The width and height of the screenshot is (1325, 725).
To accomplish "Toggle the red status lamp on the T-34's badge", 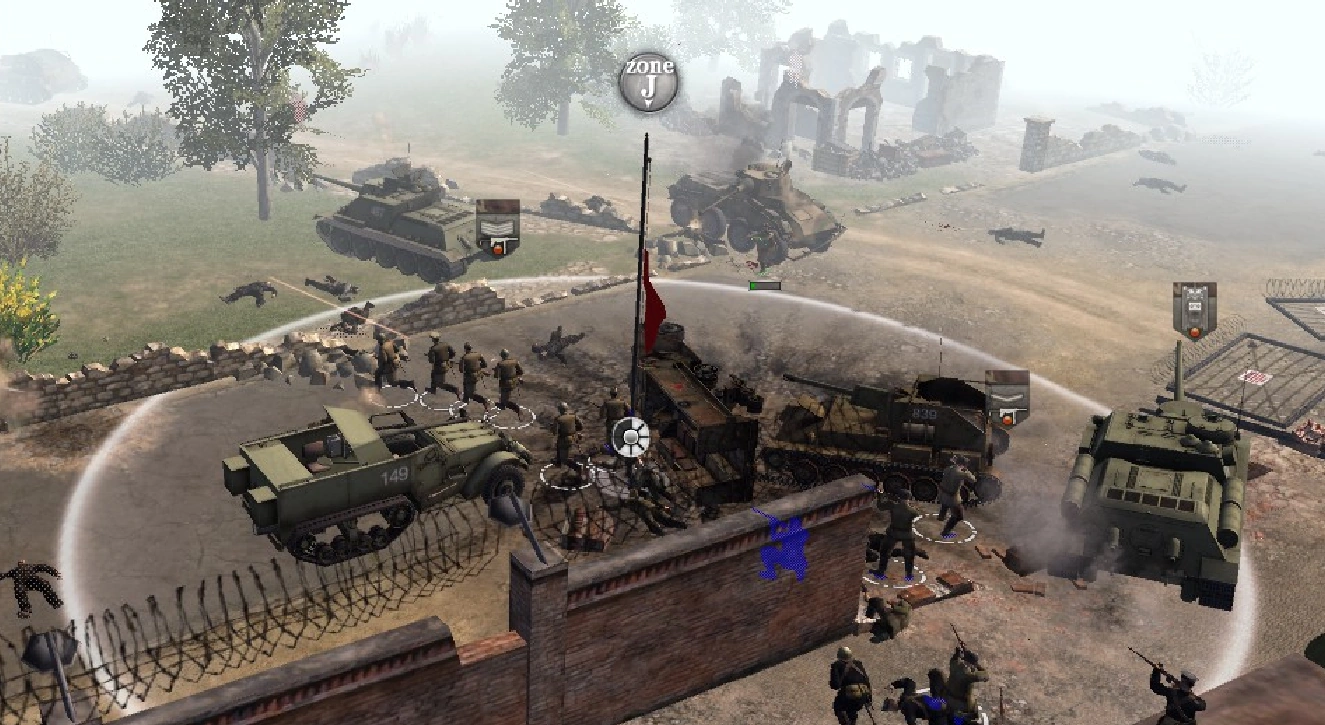I will click(497, 249).
